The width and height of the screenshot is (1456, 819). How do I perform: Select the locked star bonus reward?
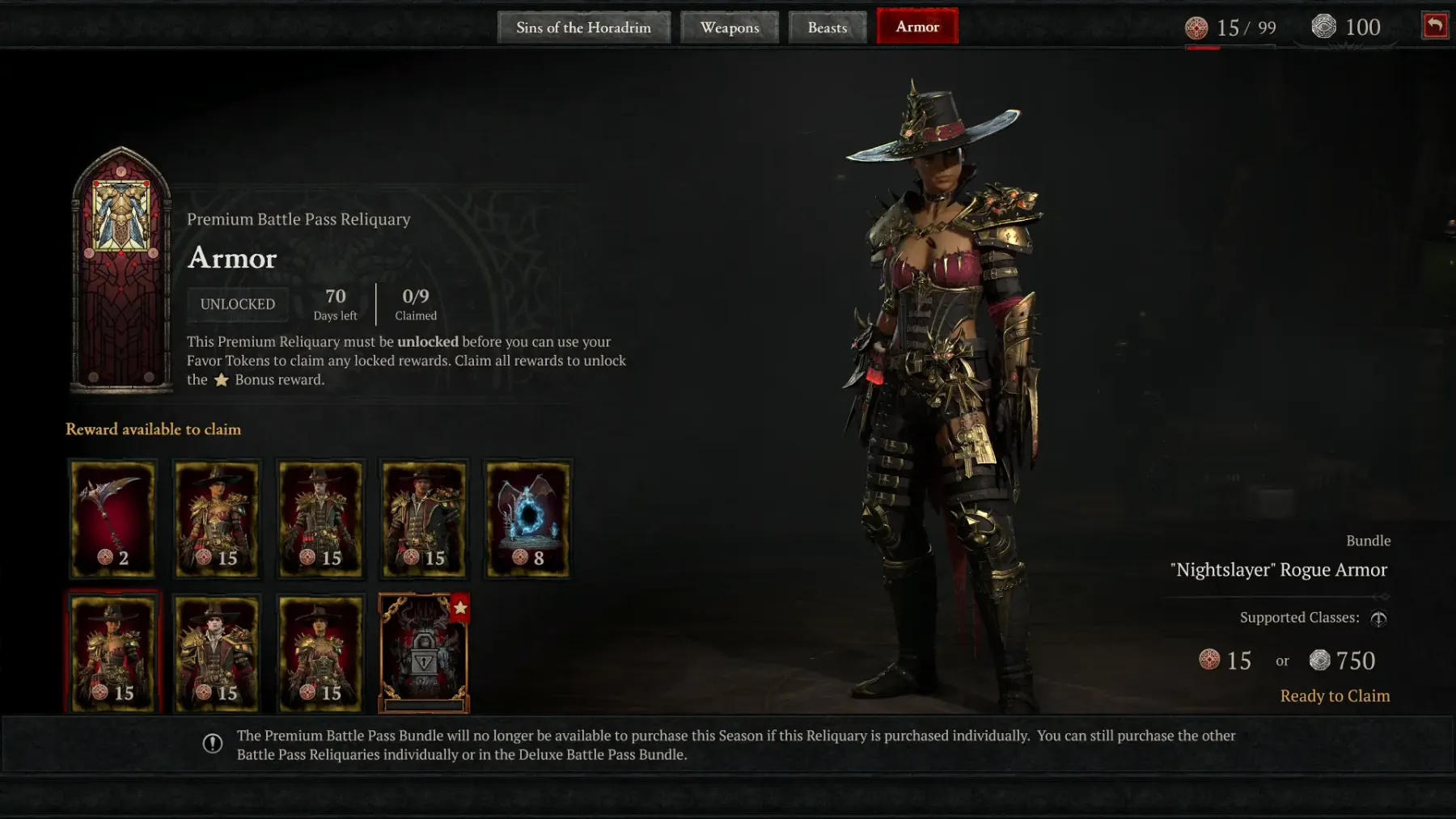pos(424,653)
